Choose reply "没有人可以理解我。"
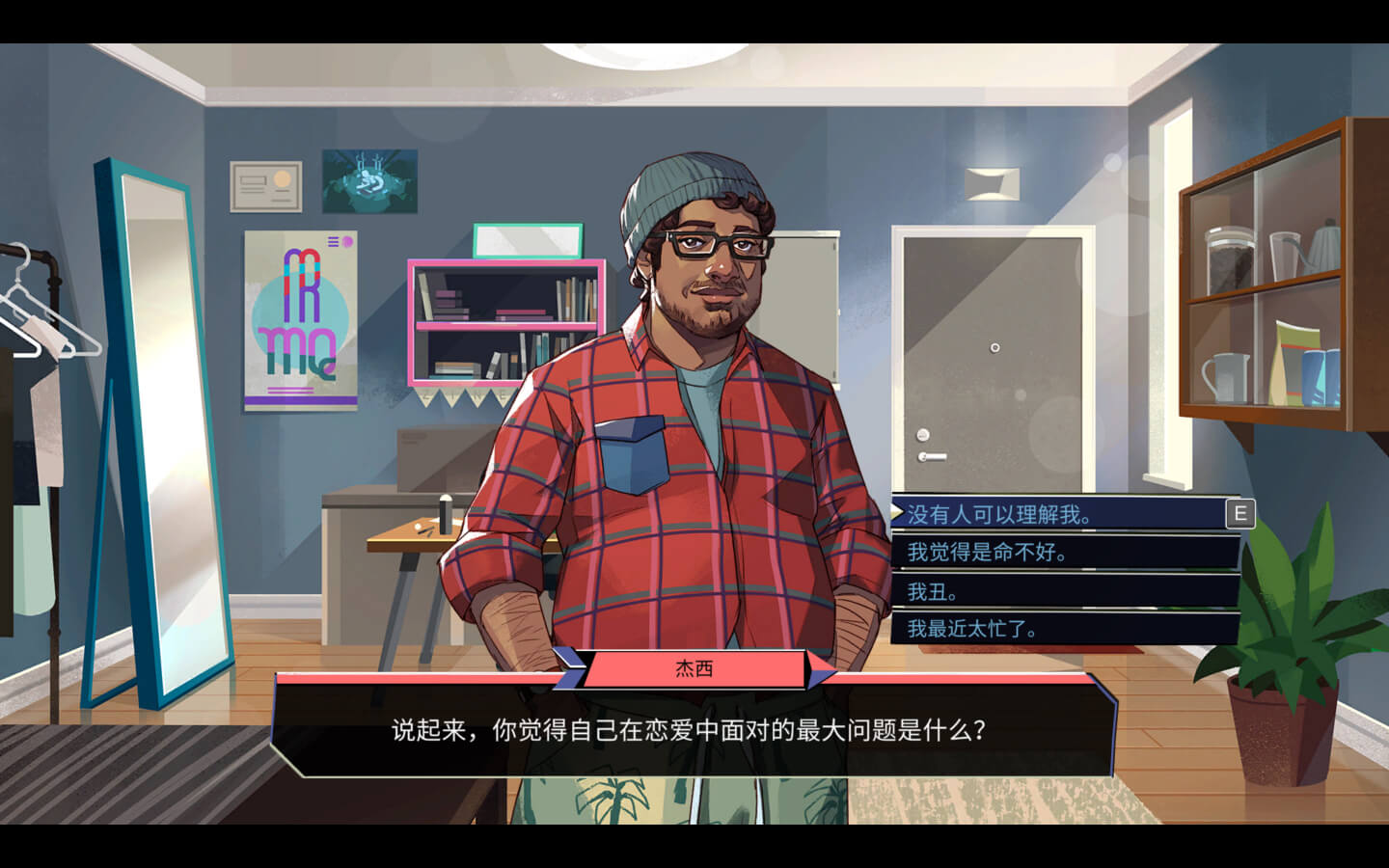Viewport: 1389px width, 868px height. 999,514
